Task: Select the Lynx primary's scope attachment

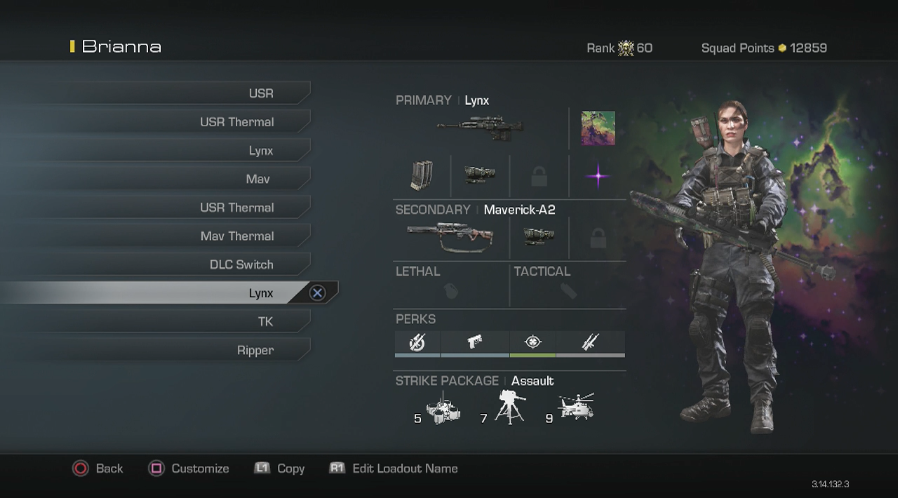Action: [x=480, y=176]
